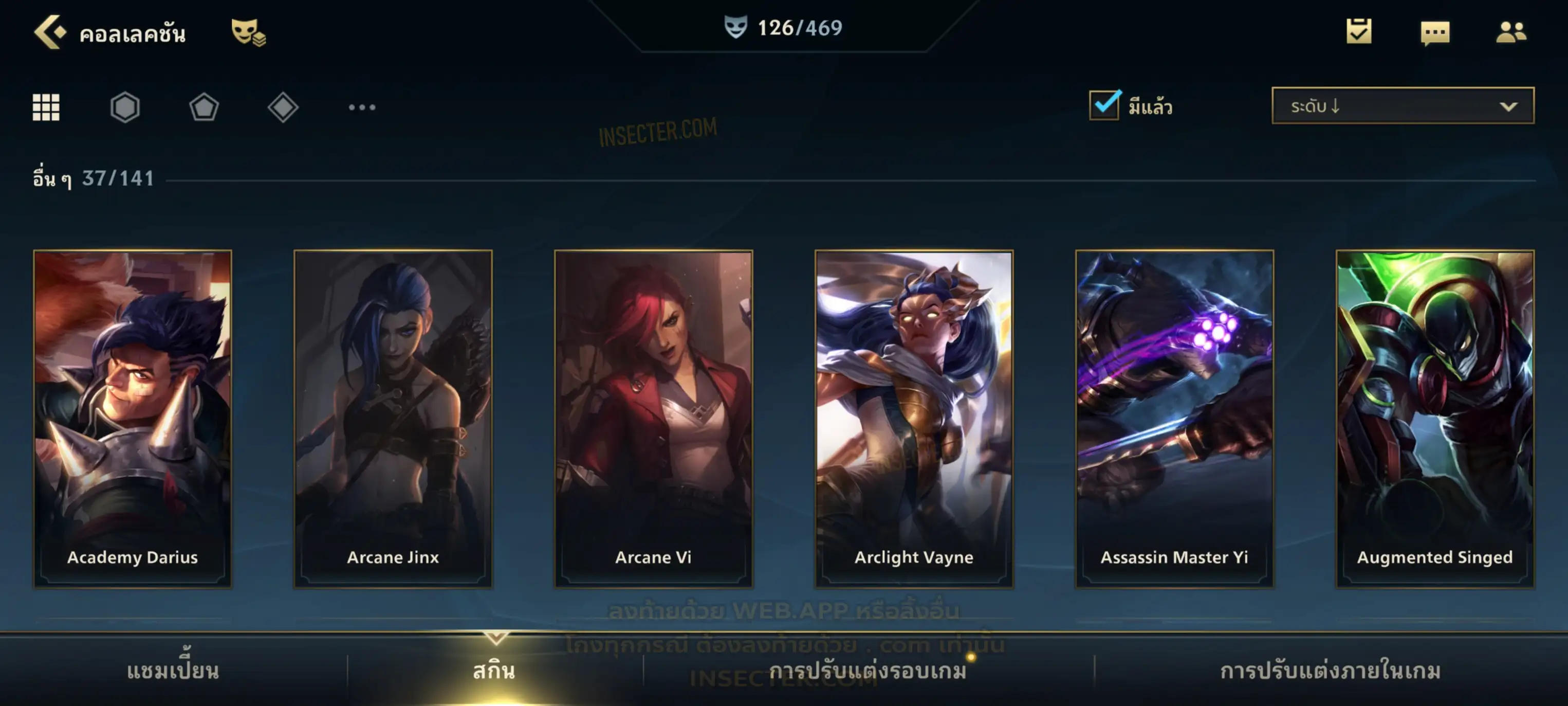The height and width of the screenshot is (706, 1568).
Task: Choose the Arcane Jinx skin card
Action: click(393, 419)
